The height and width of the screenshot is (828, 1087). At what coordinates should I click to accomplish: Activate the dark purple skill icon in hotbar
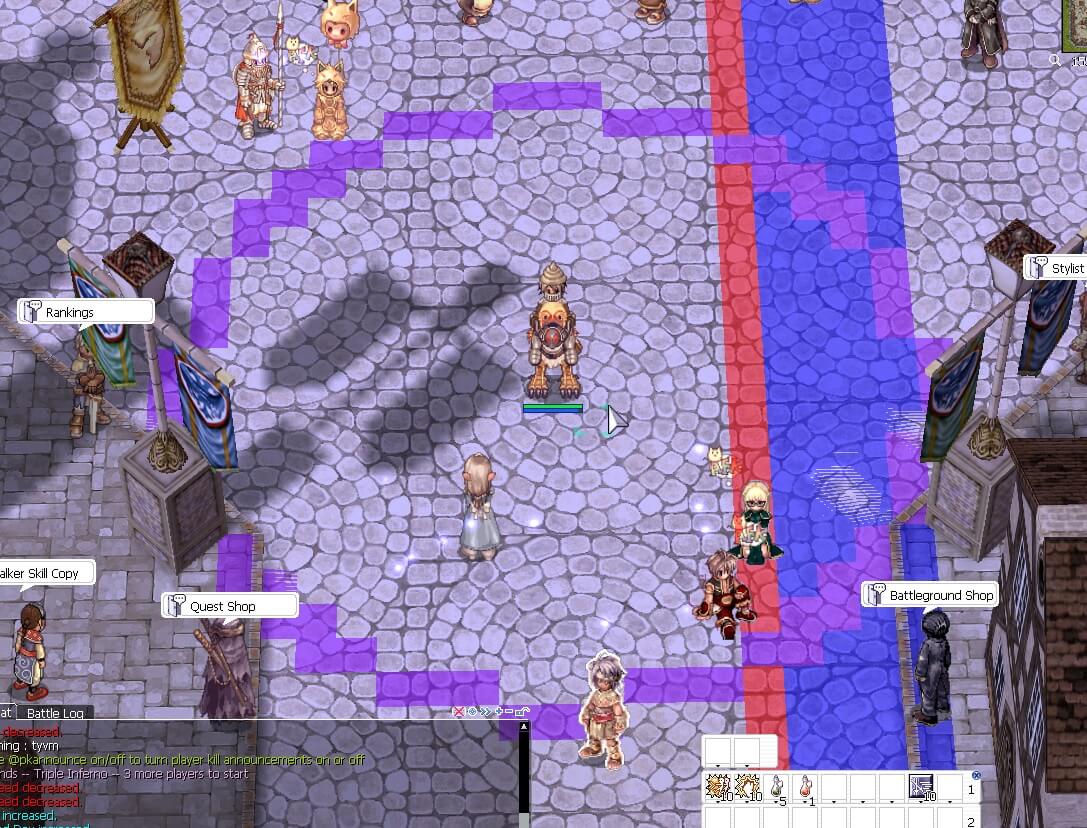pyautogui.click(x=921, y=786)
